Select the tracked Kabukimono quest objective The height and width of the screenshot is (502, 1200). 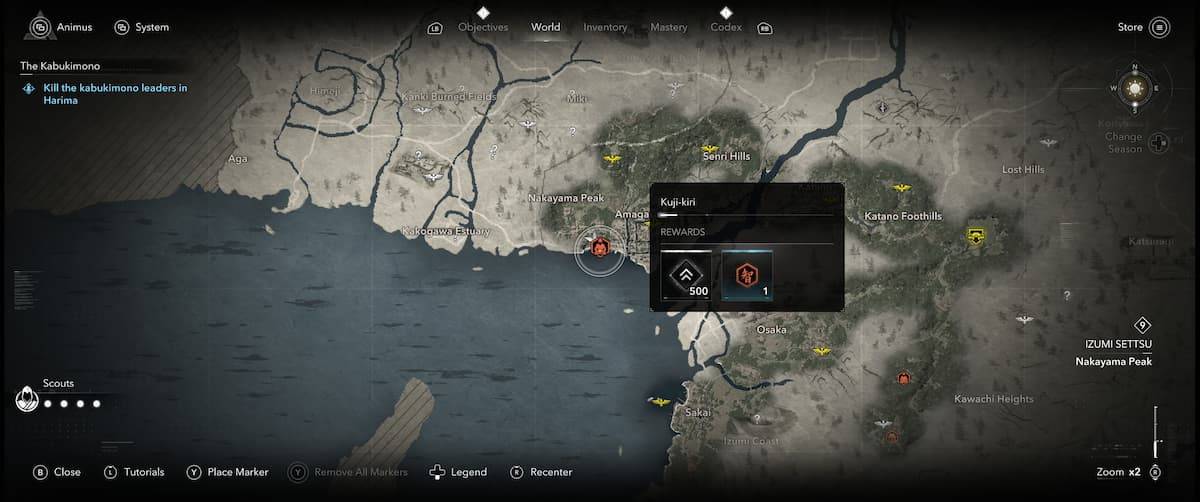coord(114,94)
